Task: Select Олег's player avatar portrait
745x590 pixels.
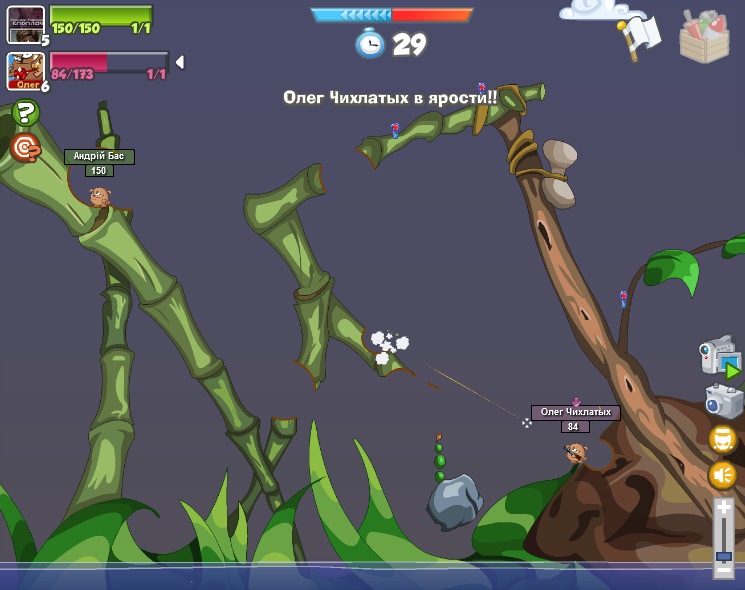Action: [25, 71]
